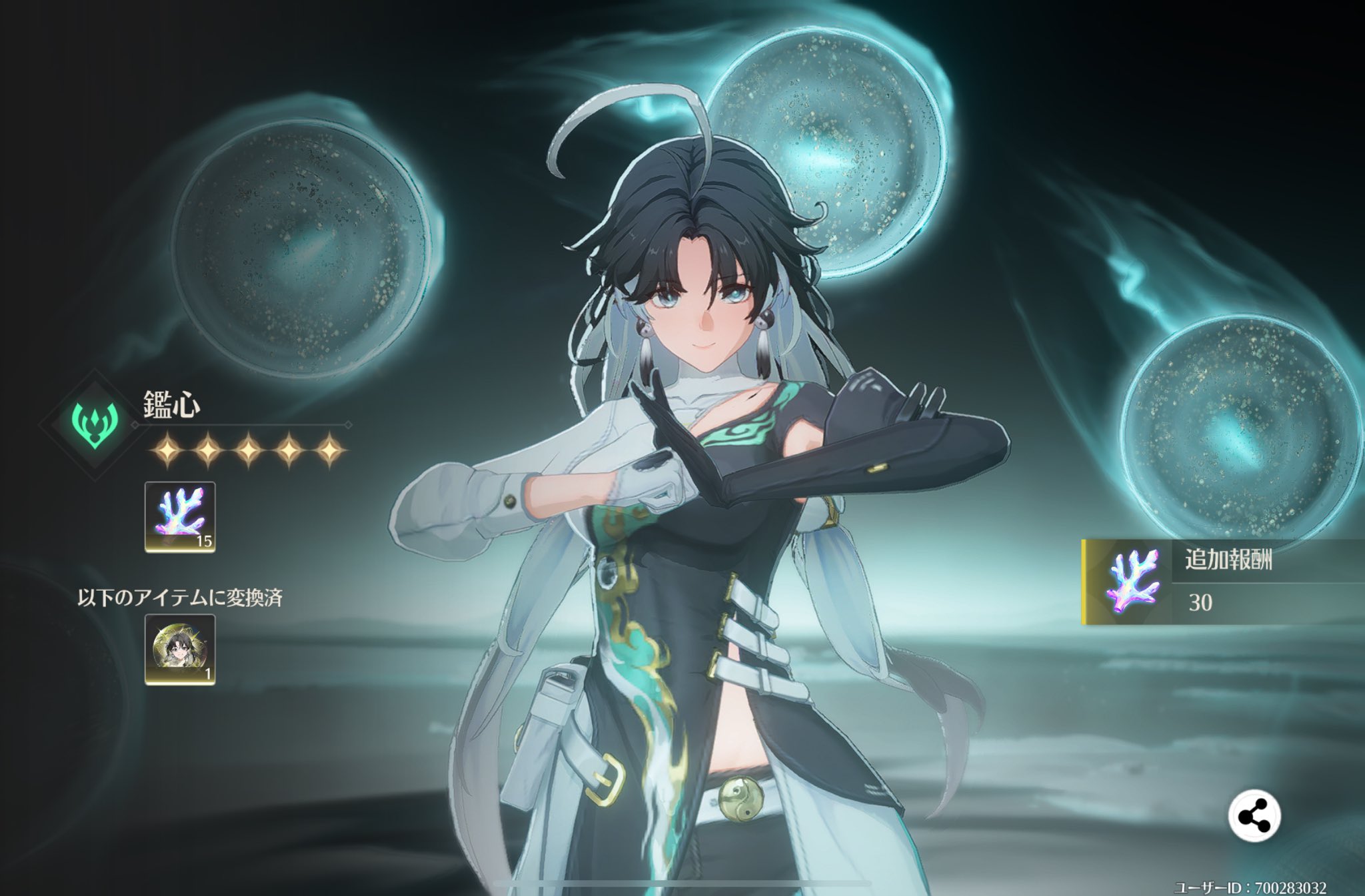Open the converted character portrait item slot
Image resolution: width=1365 pixels, height=896 pixels.
[x=180, y=650]
